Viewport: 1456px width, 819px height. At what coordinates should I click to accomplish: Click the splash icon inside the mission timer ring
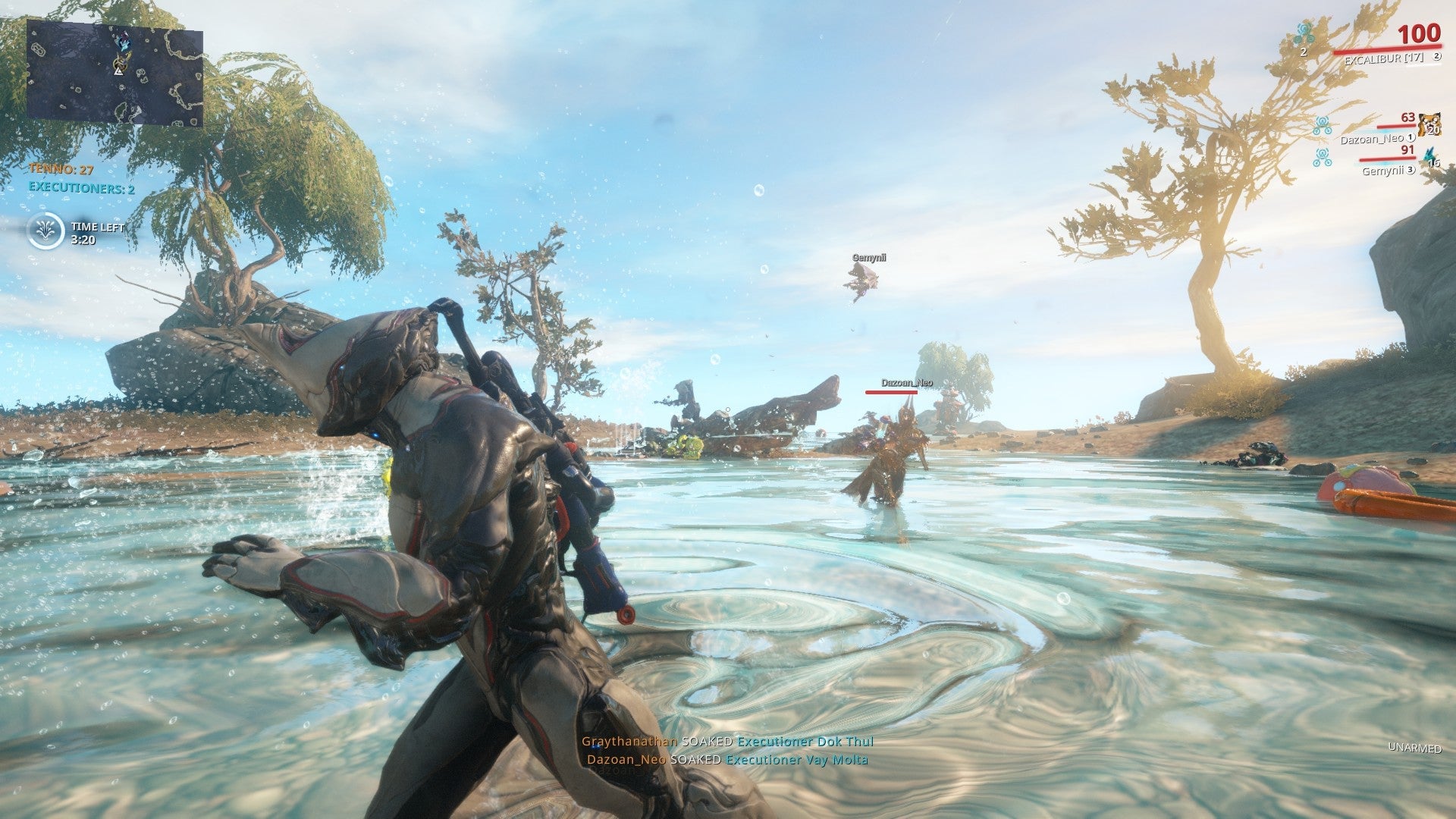coord(46,231)
